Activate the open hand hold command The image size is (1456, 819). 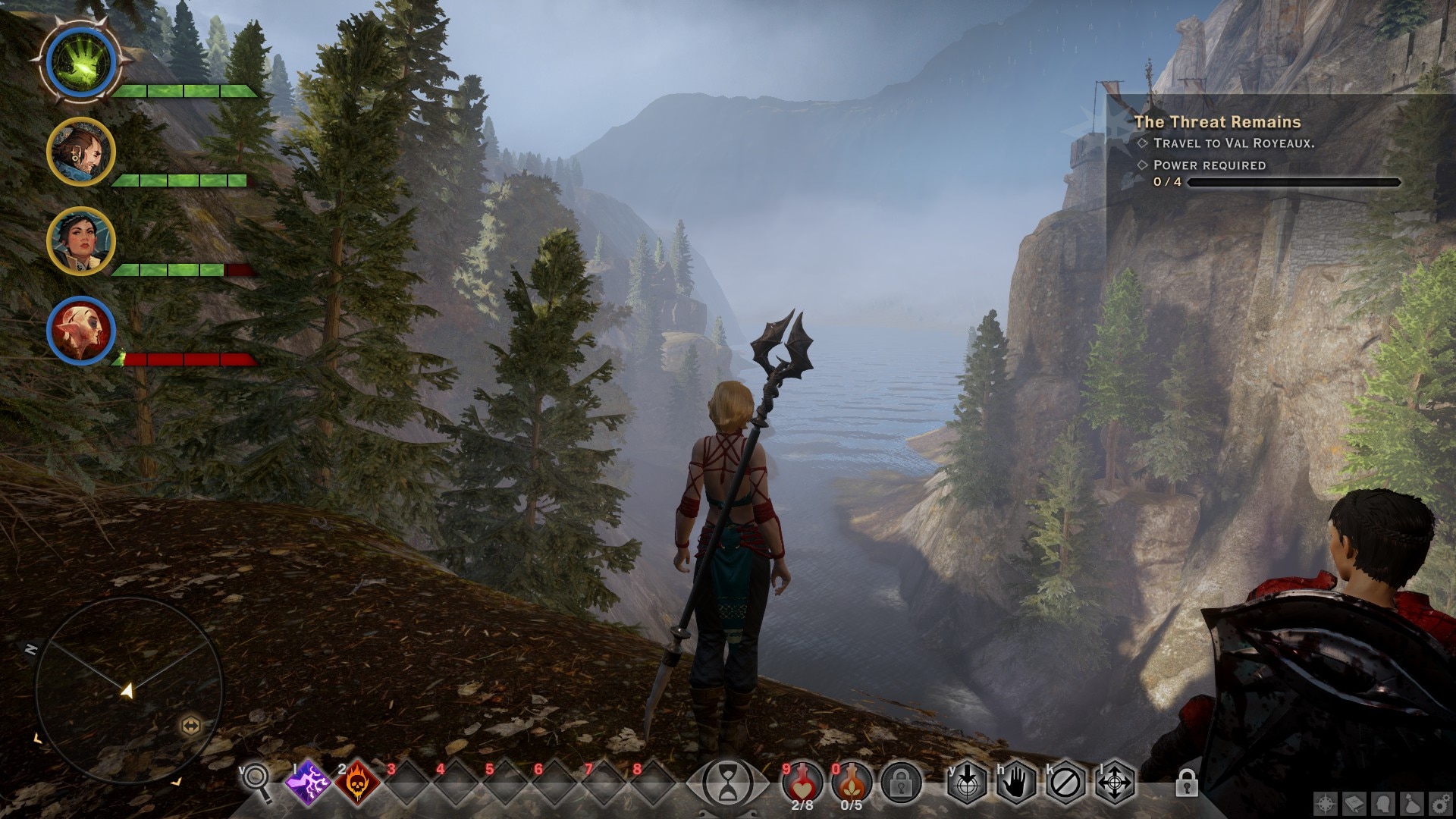pyautogui.click(x=1016, y=781)
